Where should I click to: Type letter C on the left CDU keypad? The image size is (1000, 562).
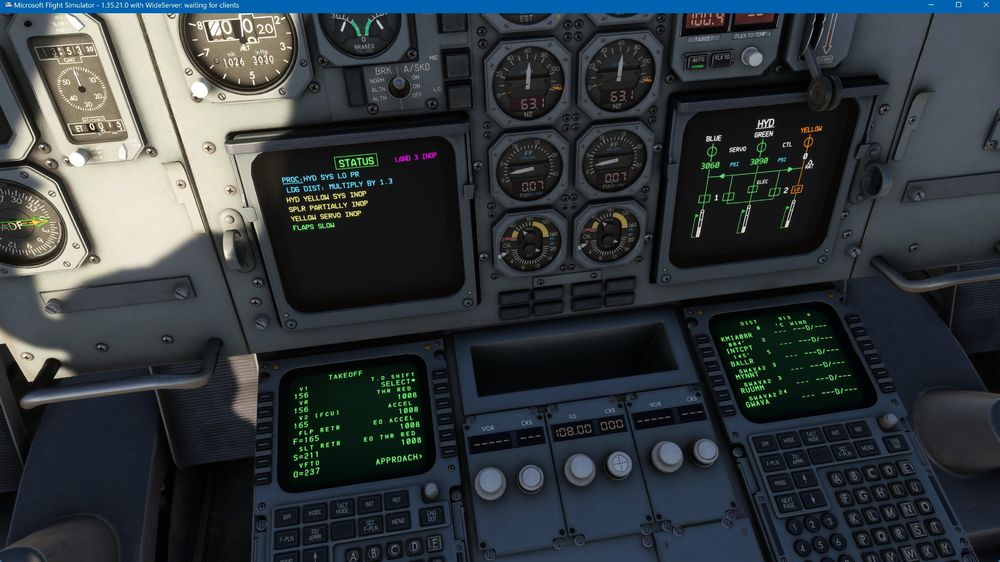click(392, 548)
